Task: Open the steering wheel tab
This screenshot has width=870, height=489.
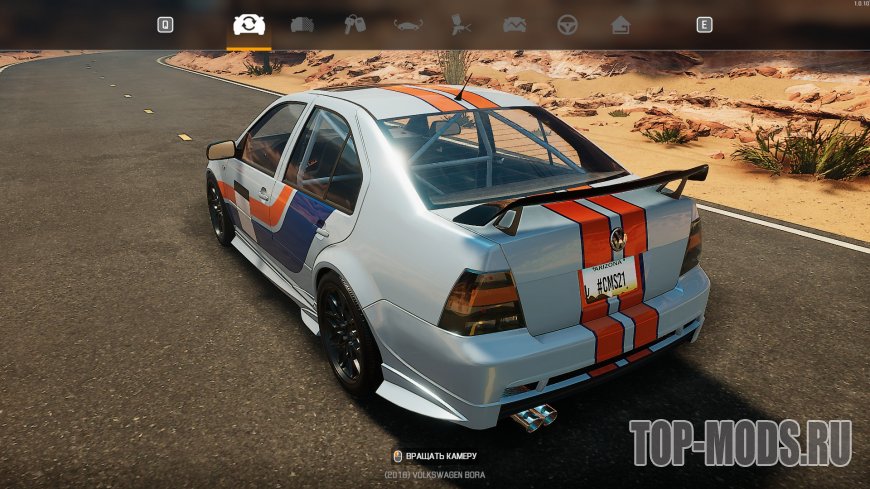Action: tap(568, 25)
